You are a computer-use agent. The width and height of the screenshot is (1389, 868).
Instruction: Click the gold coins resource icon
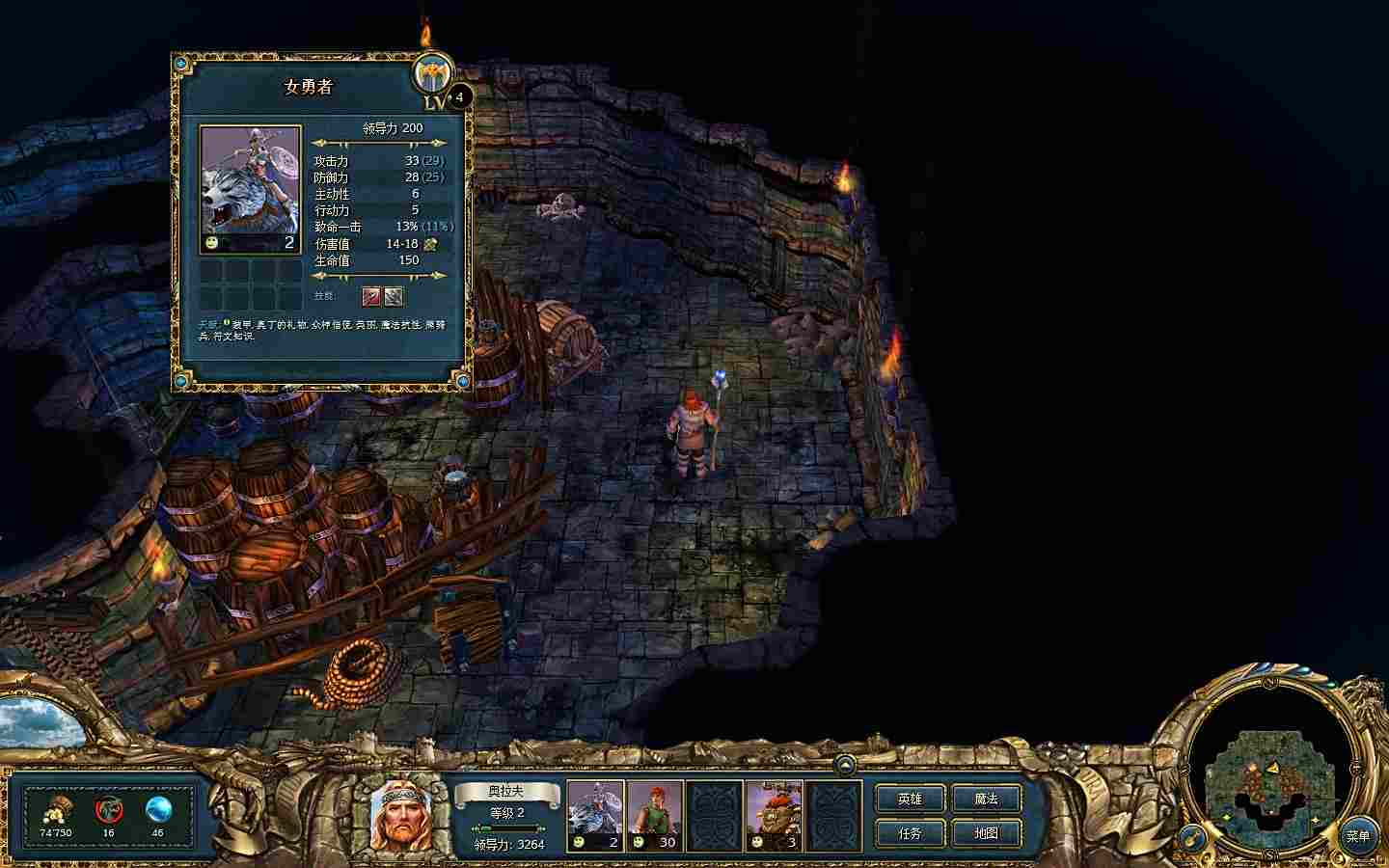point(55,811)
